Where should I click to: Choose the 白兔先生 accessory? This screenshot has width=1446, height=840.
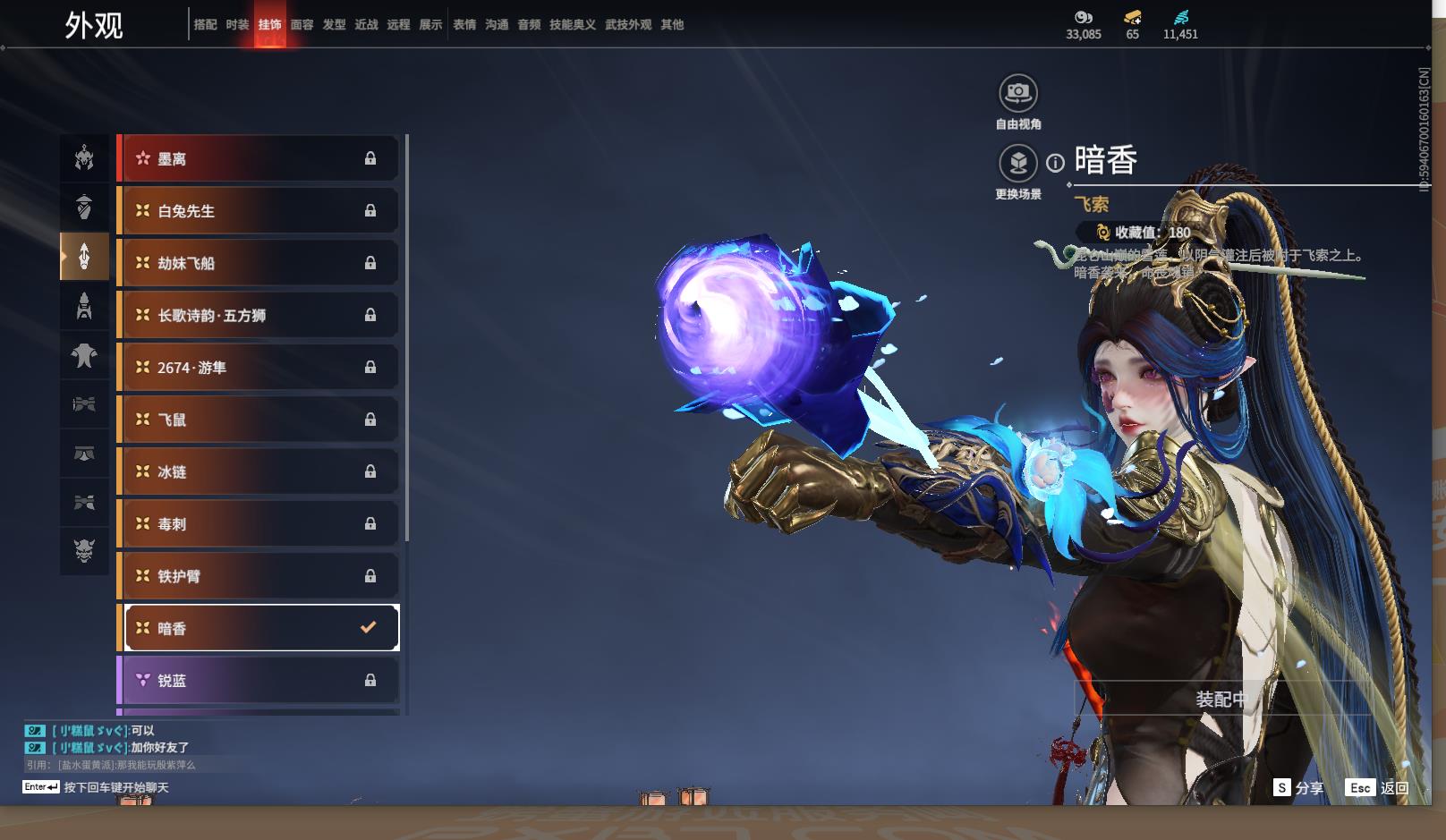(x=258, y=211)
